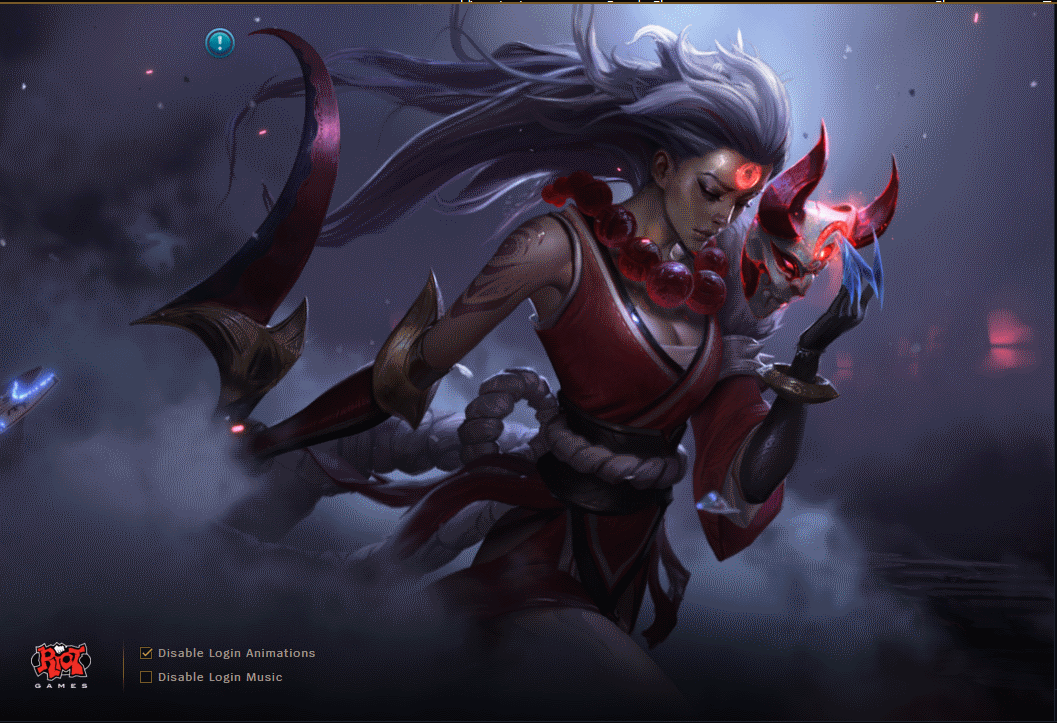Image resolution: width=1057 pixels, height=723 pixels.
Task: Enable the Disable Login Music checkbox
Action: [146, 677]
